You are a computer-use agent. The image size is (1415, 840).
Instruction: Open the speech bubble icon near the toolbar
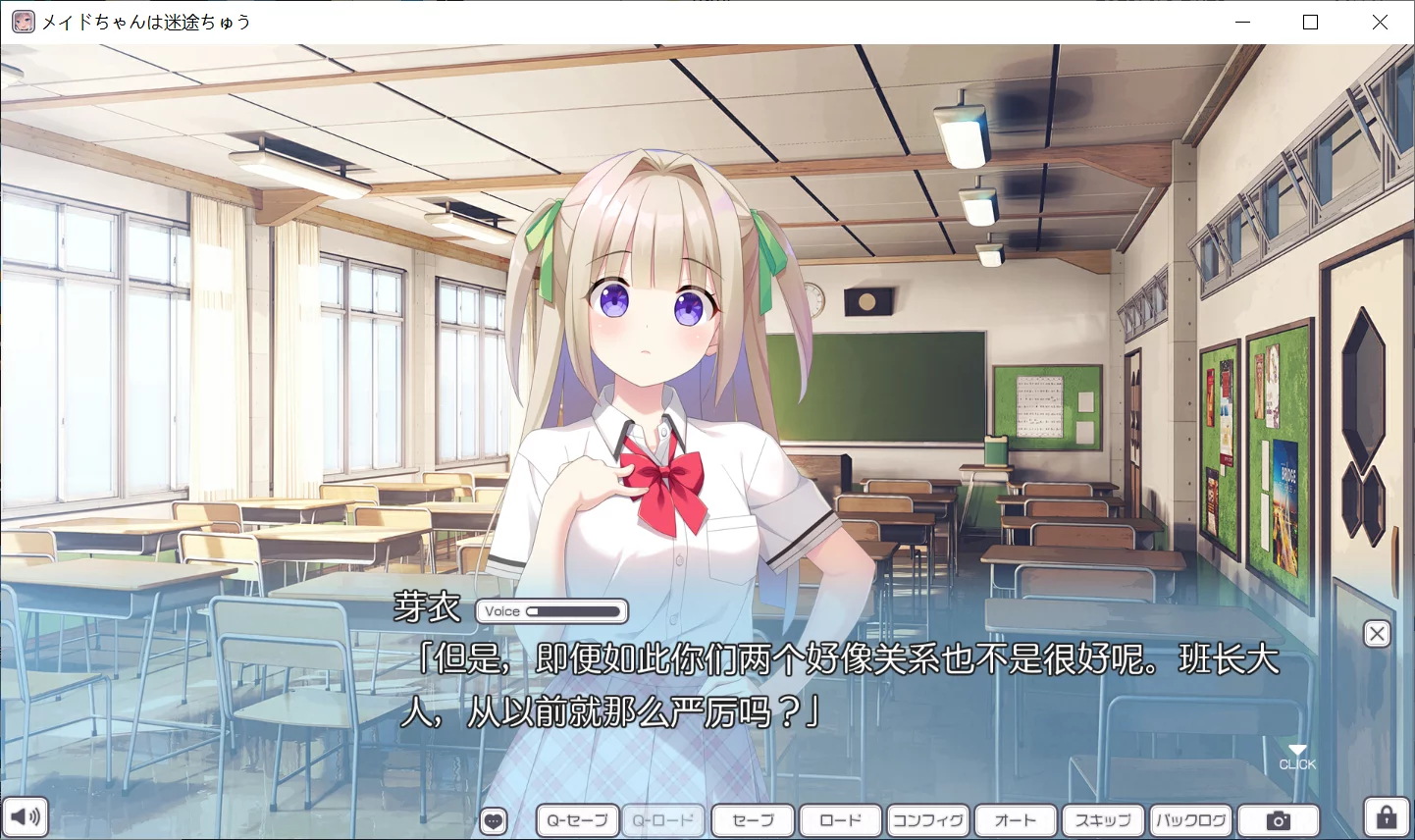[494, 819]
